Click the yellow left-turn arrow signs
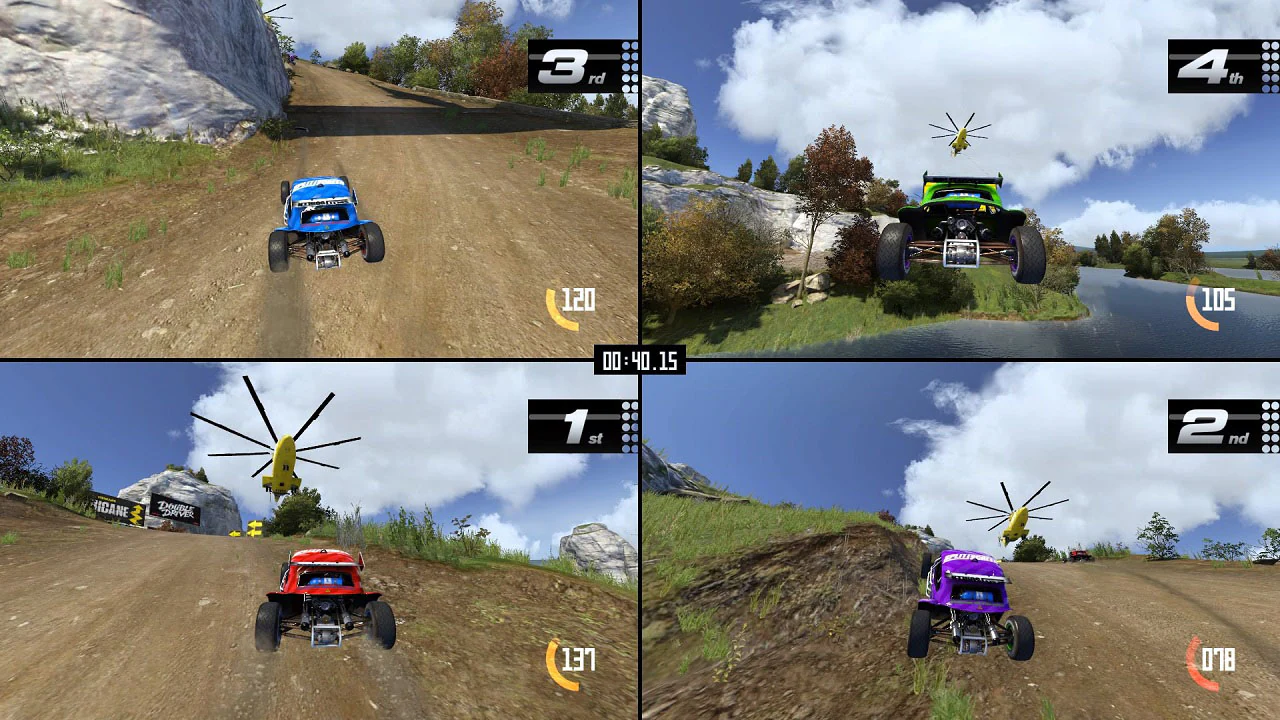 255,529
